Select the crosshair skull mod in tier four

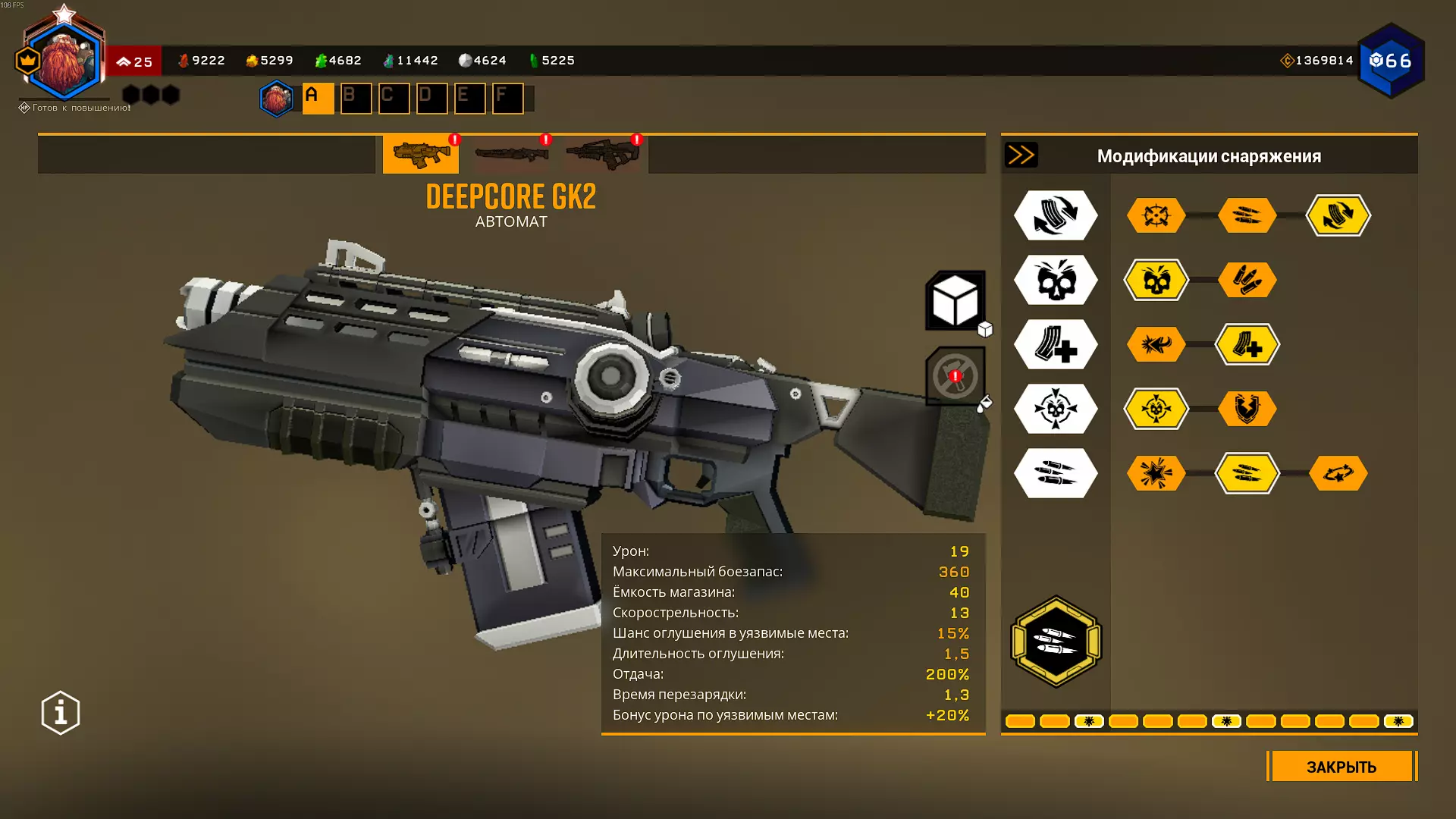tap(1156, 409)
